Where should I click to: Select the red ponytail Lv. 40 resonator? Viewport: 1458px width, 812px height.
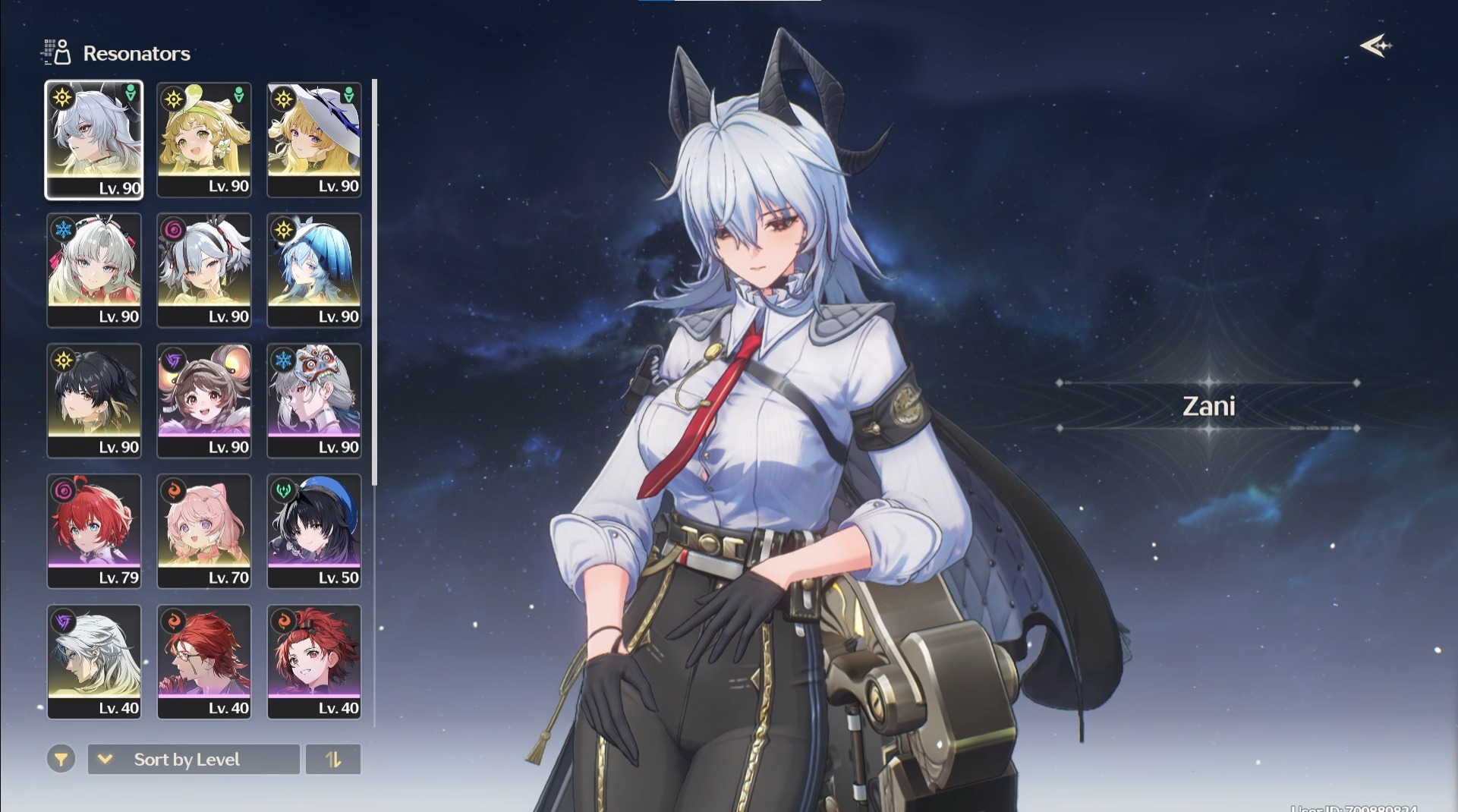tap(313, 662)
